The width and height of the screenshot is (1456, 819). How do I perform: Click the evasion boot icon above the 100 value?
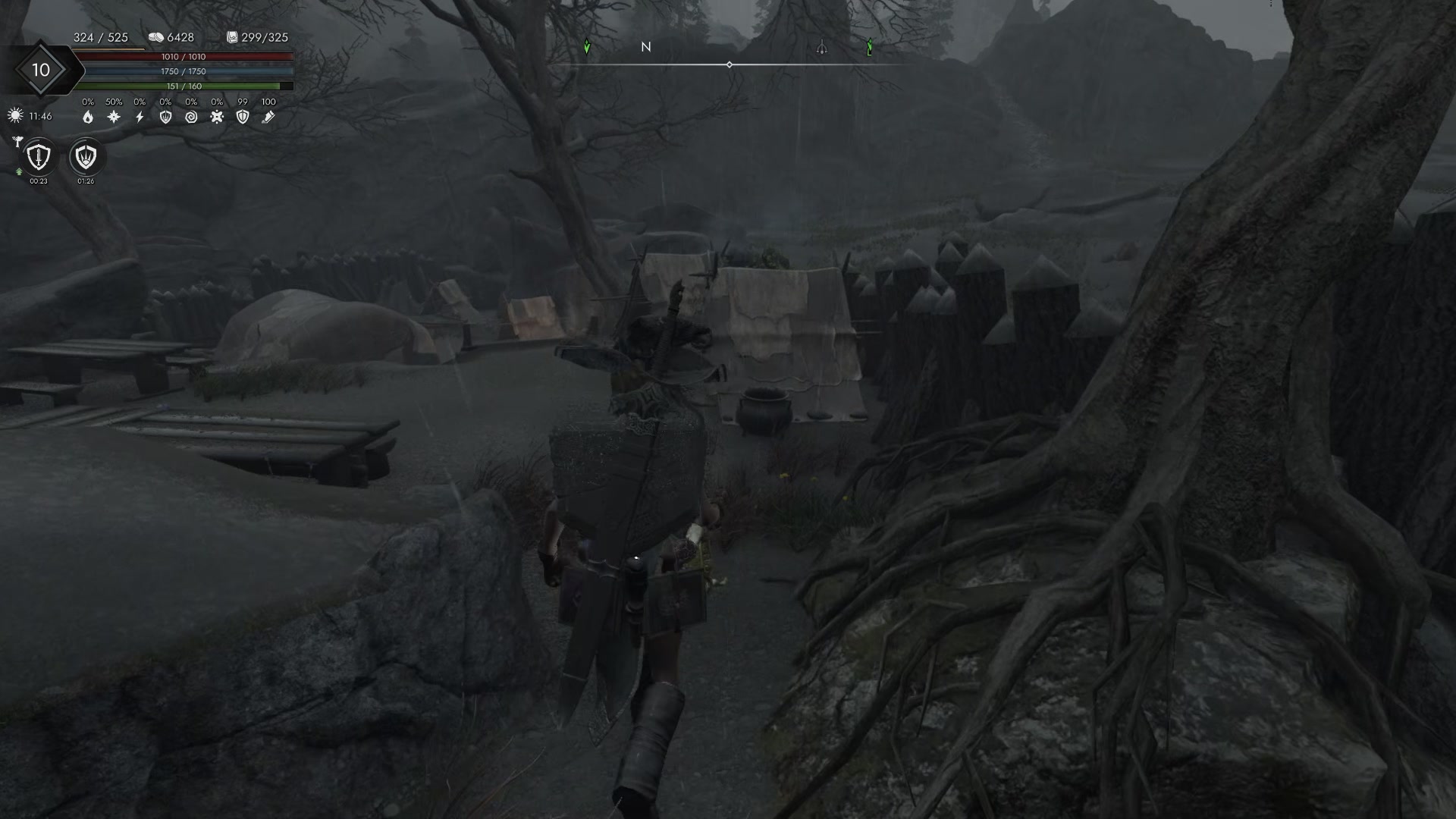tap(268, 117)
